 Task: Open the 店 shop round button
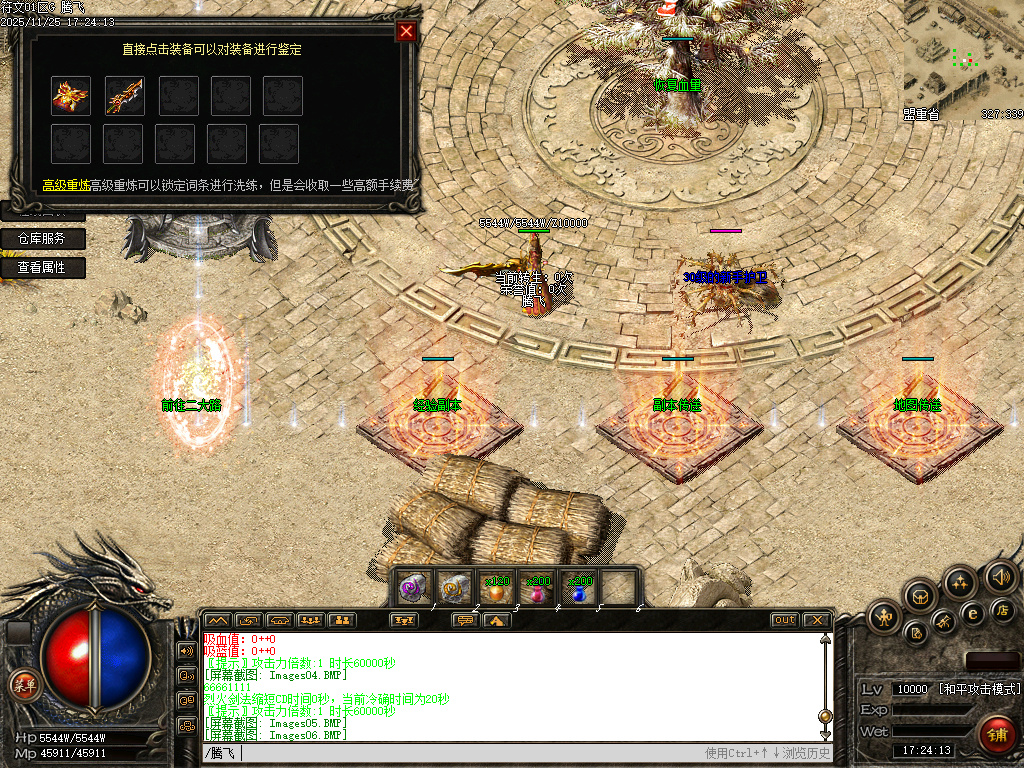pyautogui.click(x=1003, y=610)
